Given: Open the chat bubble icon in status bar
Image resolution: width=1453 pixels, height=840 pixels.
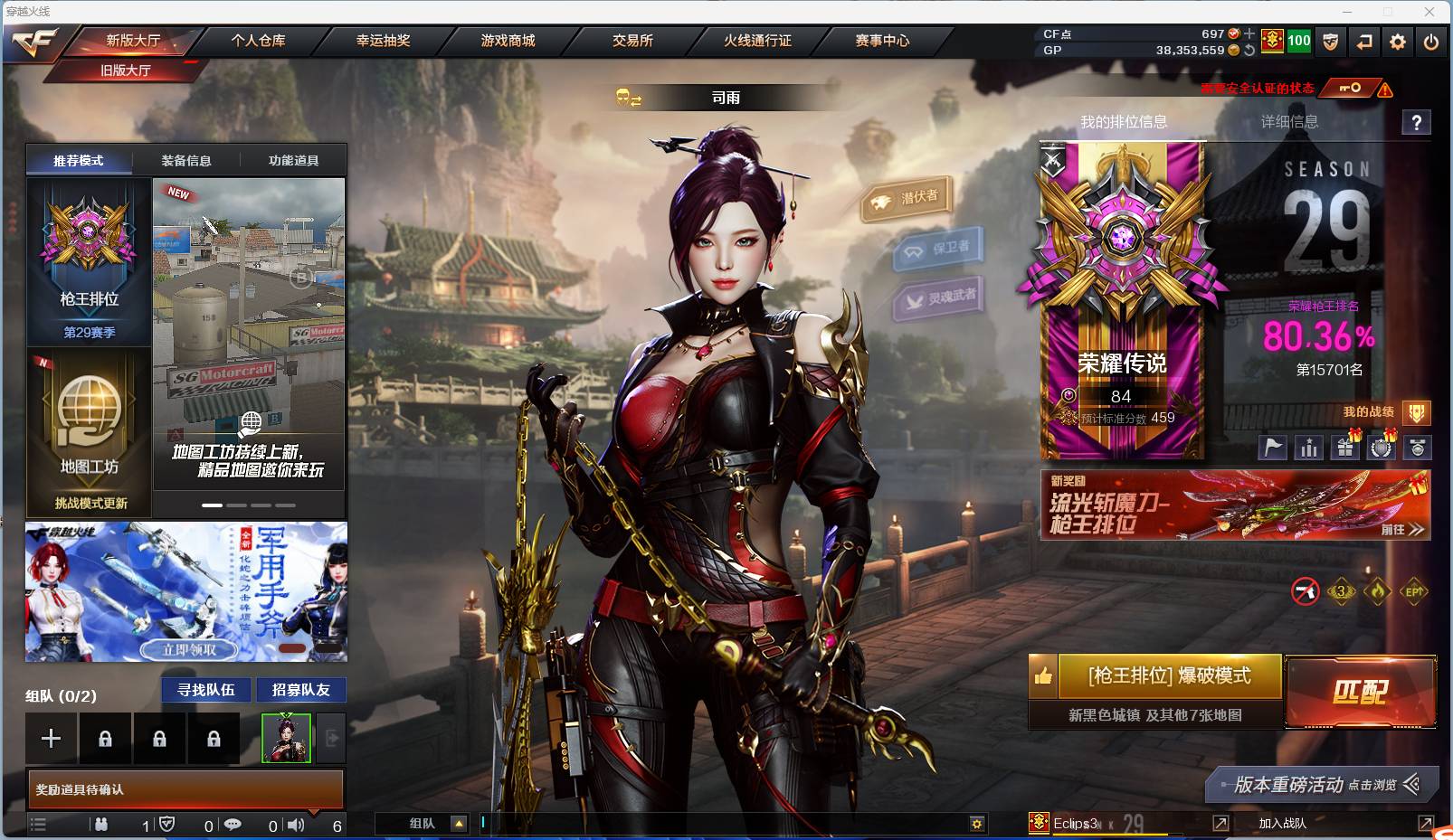Looking at the screenshot, I should (233, 825).
